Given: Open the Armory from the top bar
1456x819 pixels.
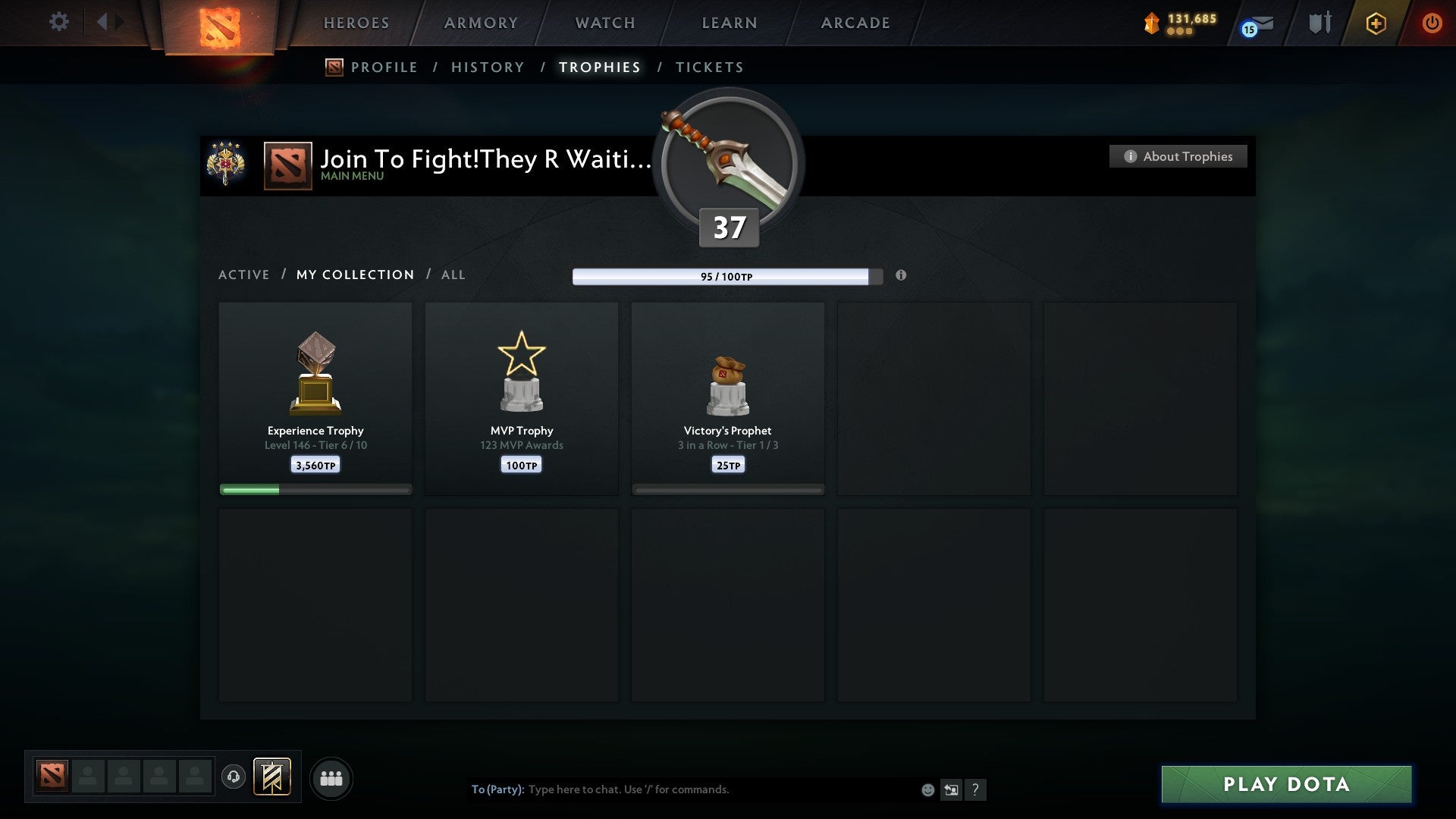Looking at the screenshot, I should (x=480, y=23).
